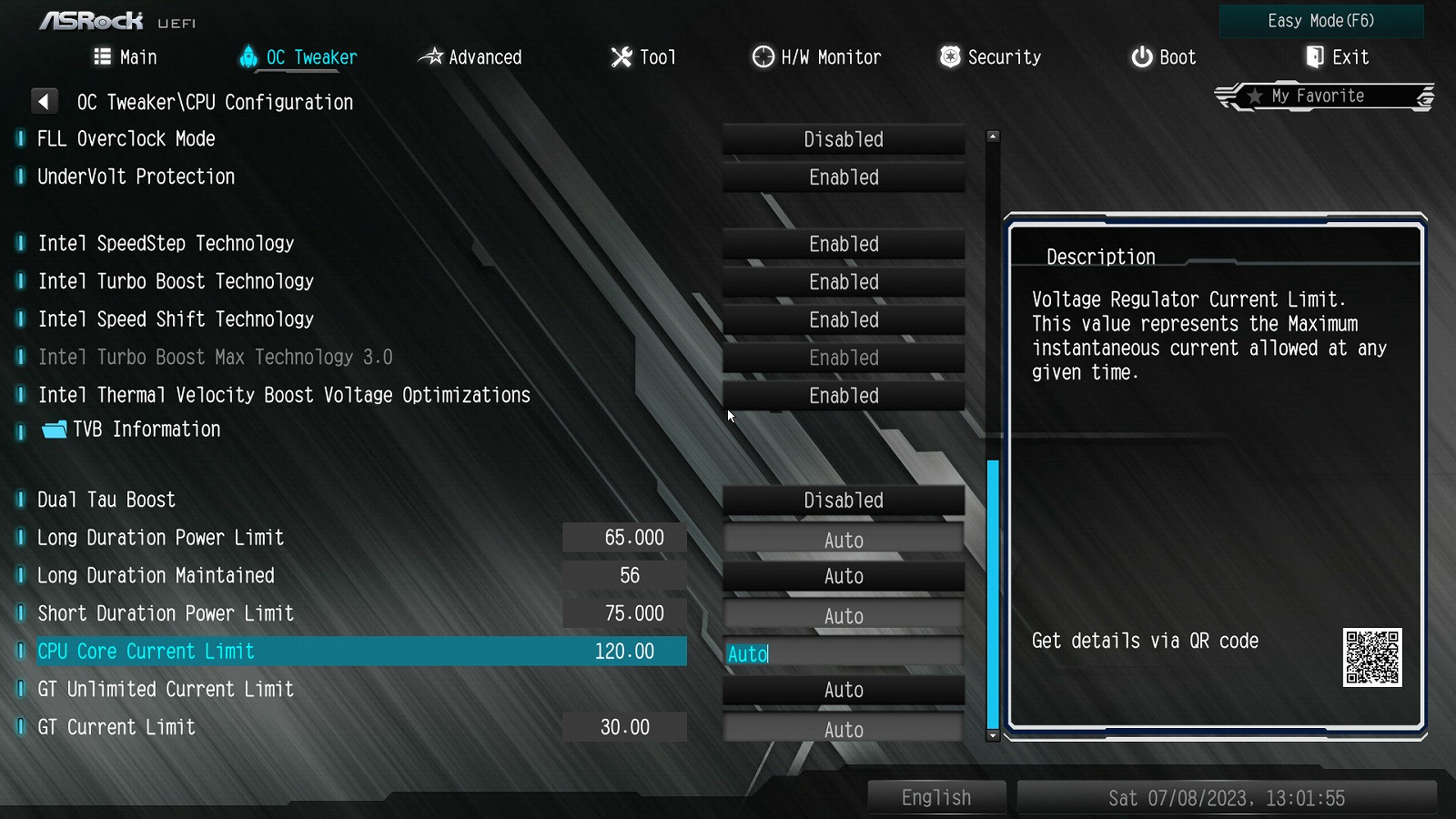Screen dimensions: 1456x819
Task: Switch to the Boot tab
Action: (x=1163, y=57)
